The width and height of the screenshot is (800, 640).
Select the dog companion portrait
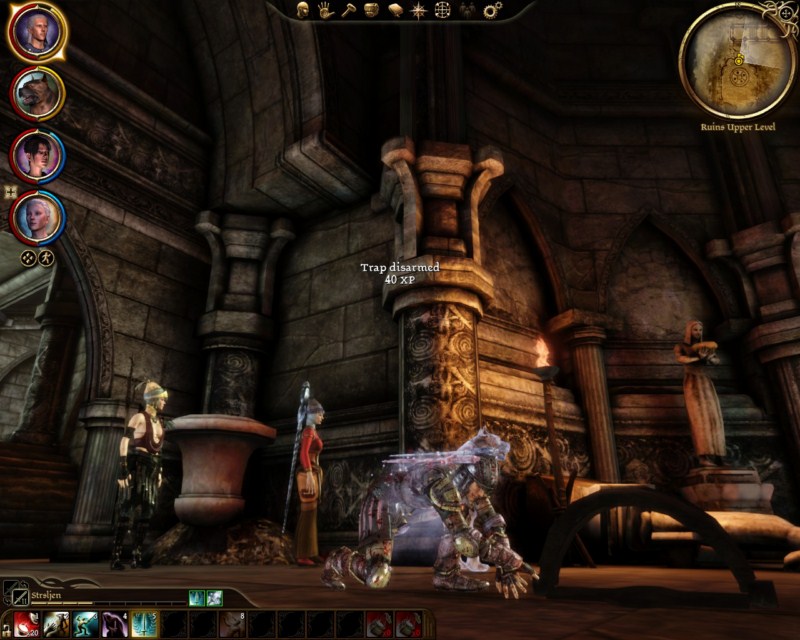(38, 94)
